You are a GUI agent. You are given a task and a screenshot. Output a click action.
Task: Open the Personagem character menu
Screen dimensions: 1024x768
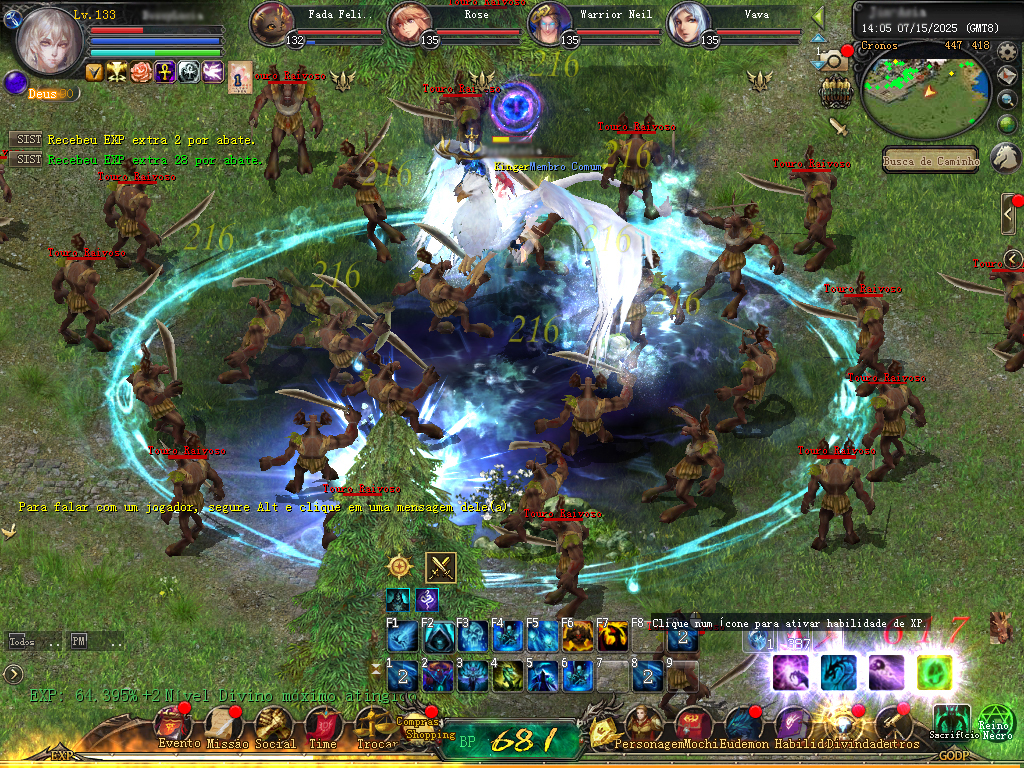click(x=641, y=723)
